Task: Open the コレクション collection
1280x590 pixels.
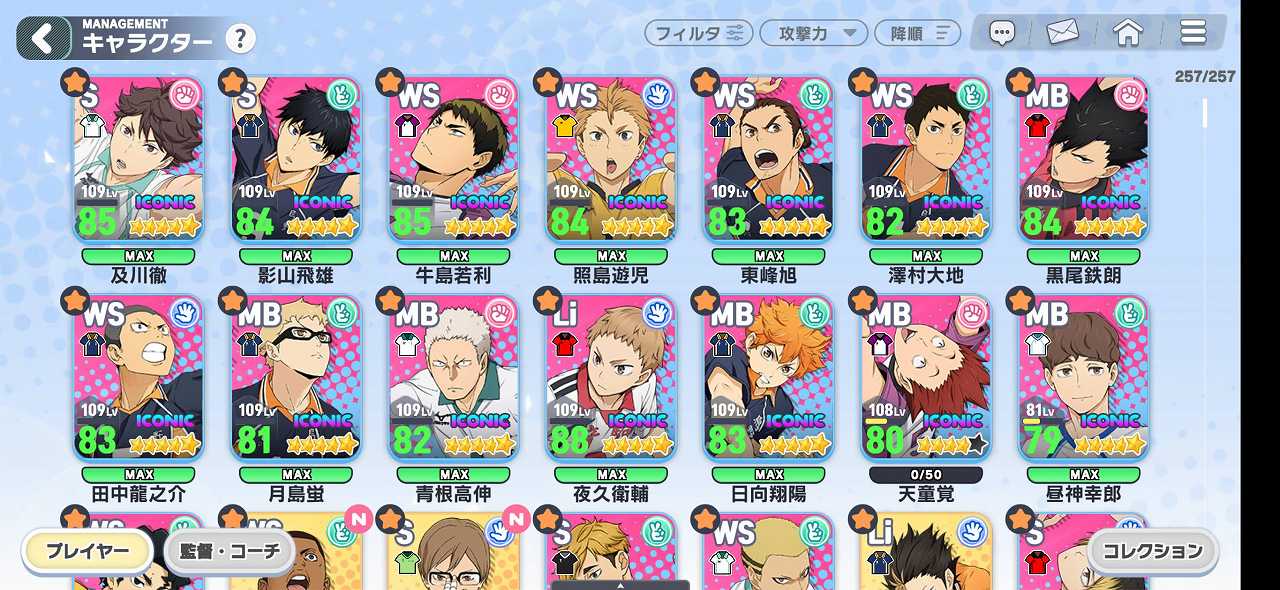Action: tap(1154, 551)
